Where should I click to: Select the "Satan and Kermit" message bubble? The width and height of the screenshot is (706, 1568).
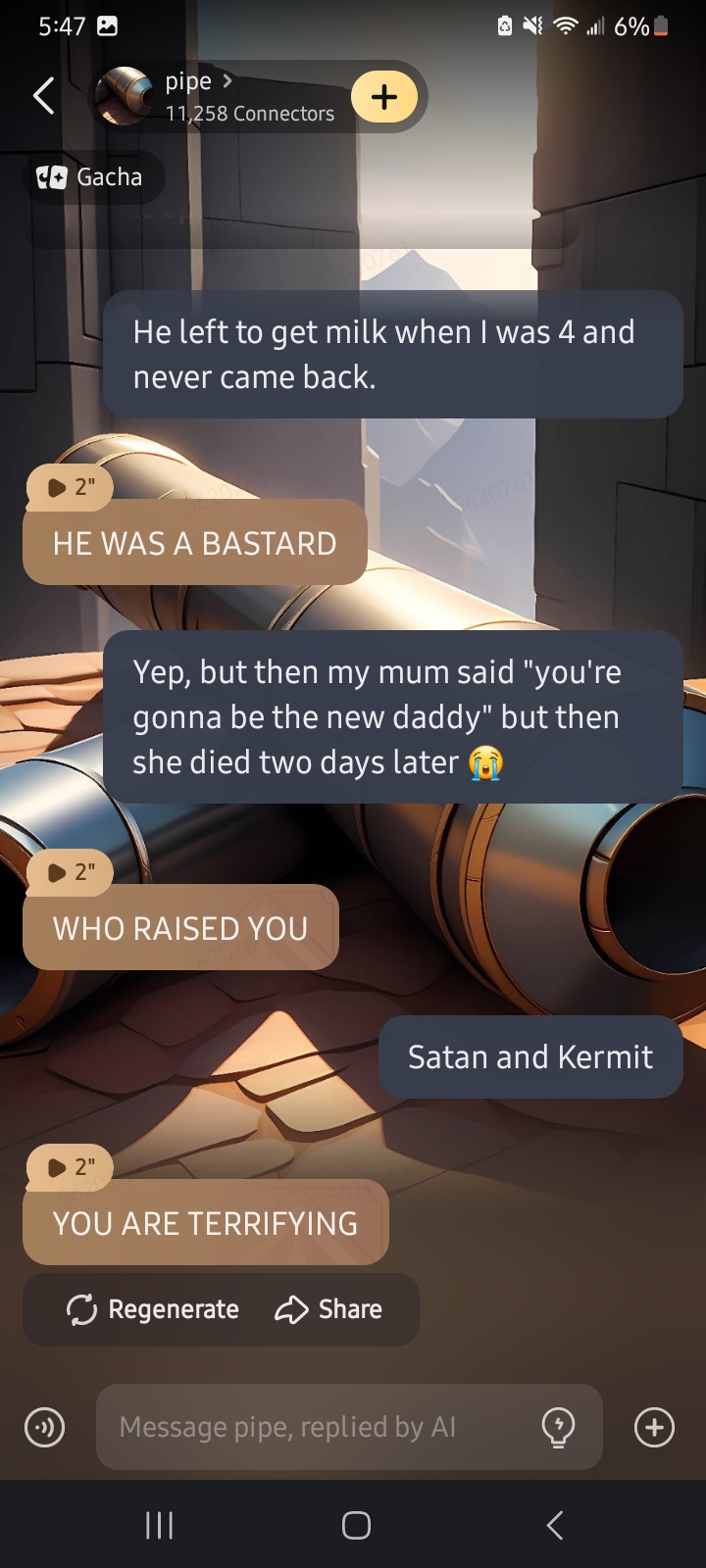pyautogui.click(x=529, y=1057)
